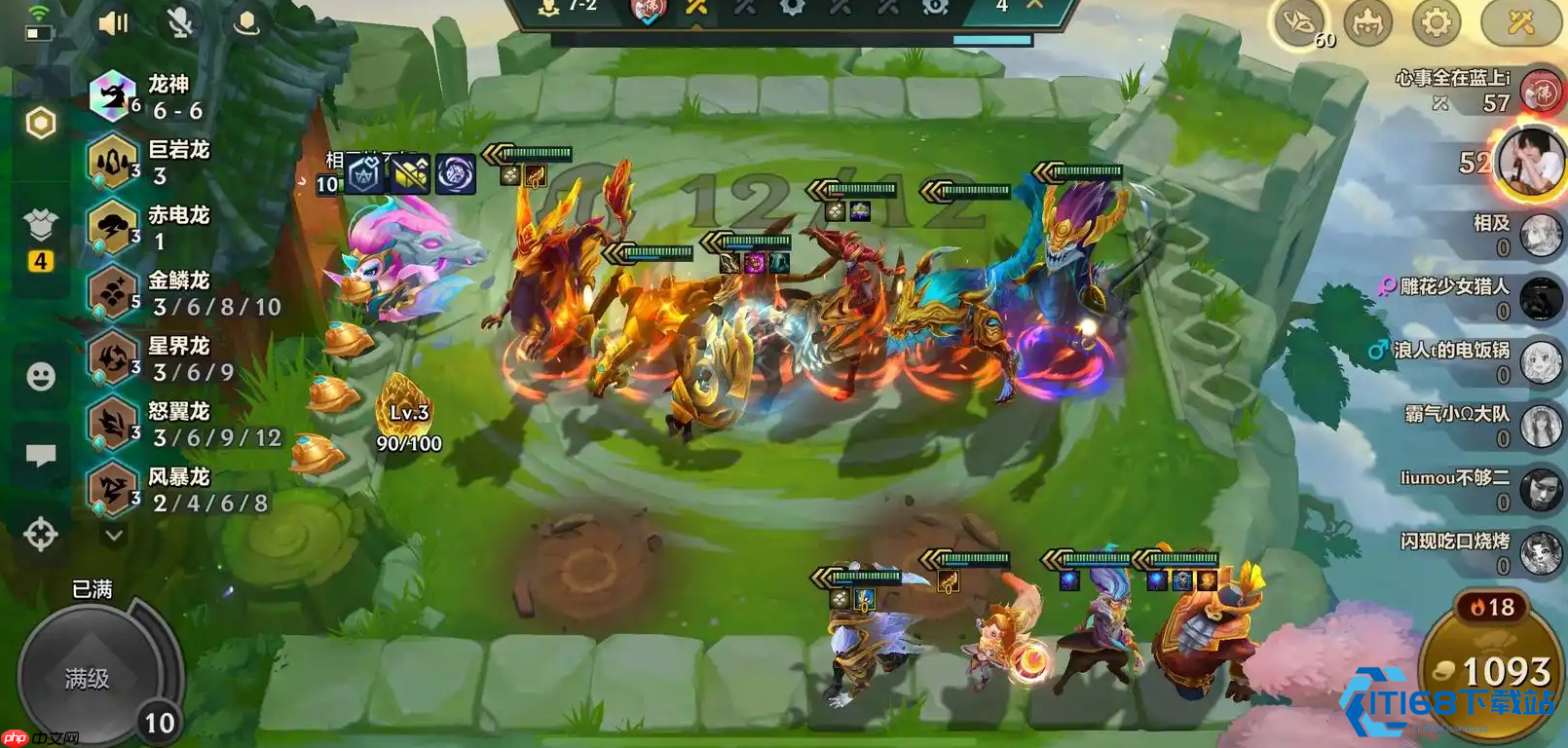Toggle the speaker sound icon
The image size is (1568, 748).
[114, 22]
